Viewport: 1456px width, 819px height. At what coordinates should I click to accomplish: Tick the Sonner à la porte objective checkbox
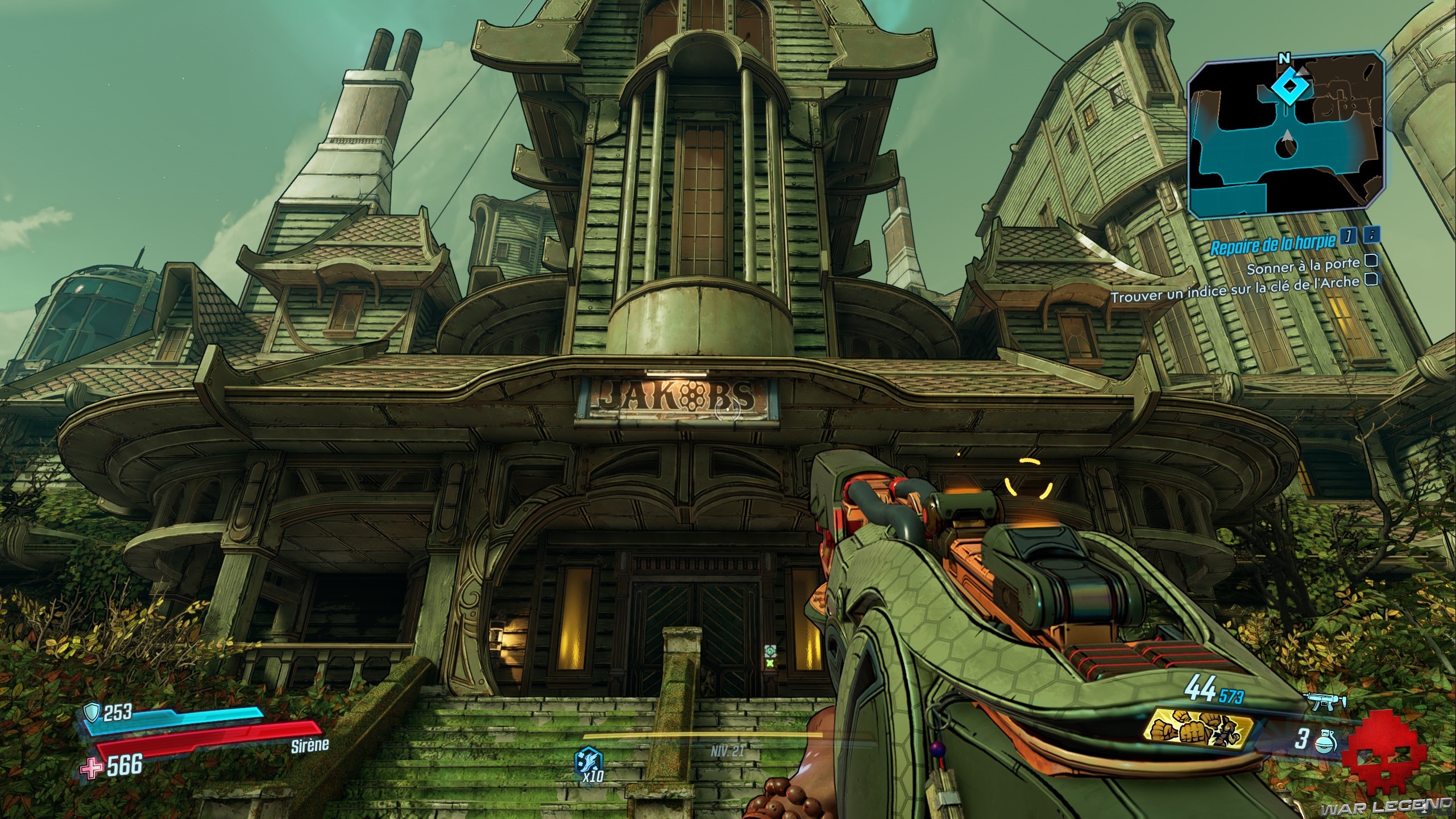point(1371,261)
